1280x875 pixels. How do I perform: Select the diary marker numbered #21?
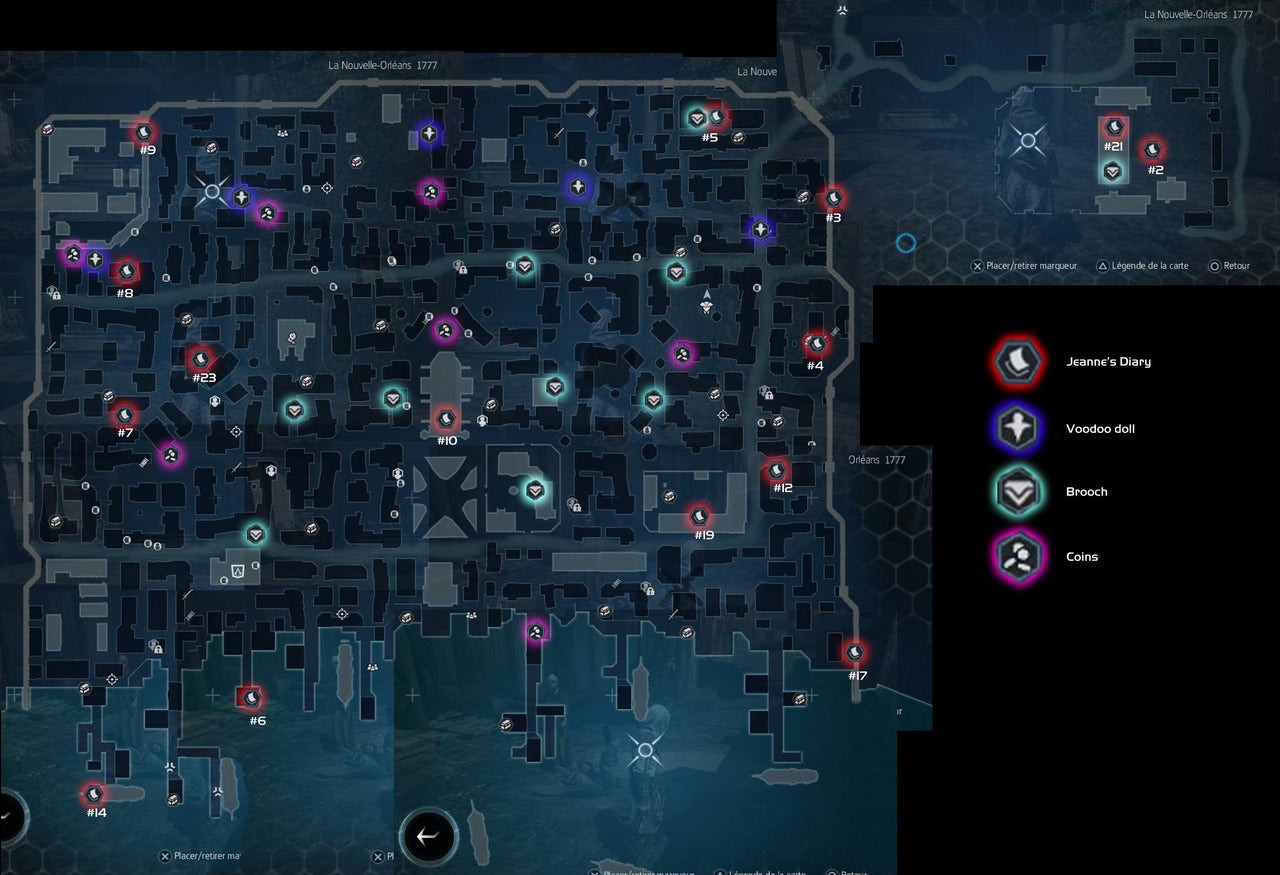pyautogui.click(x=1114, y=127)
